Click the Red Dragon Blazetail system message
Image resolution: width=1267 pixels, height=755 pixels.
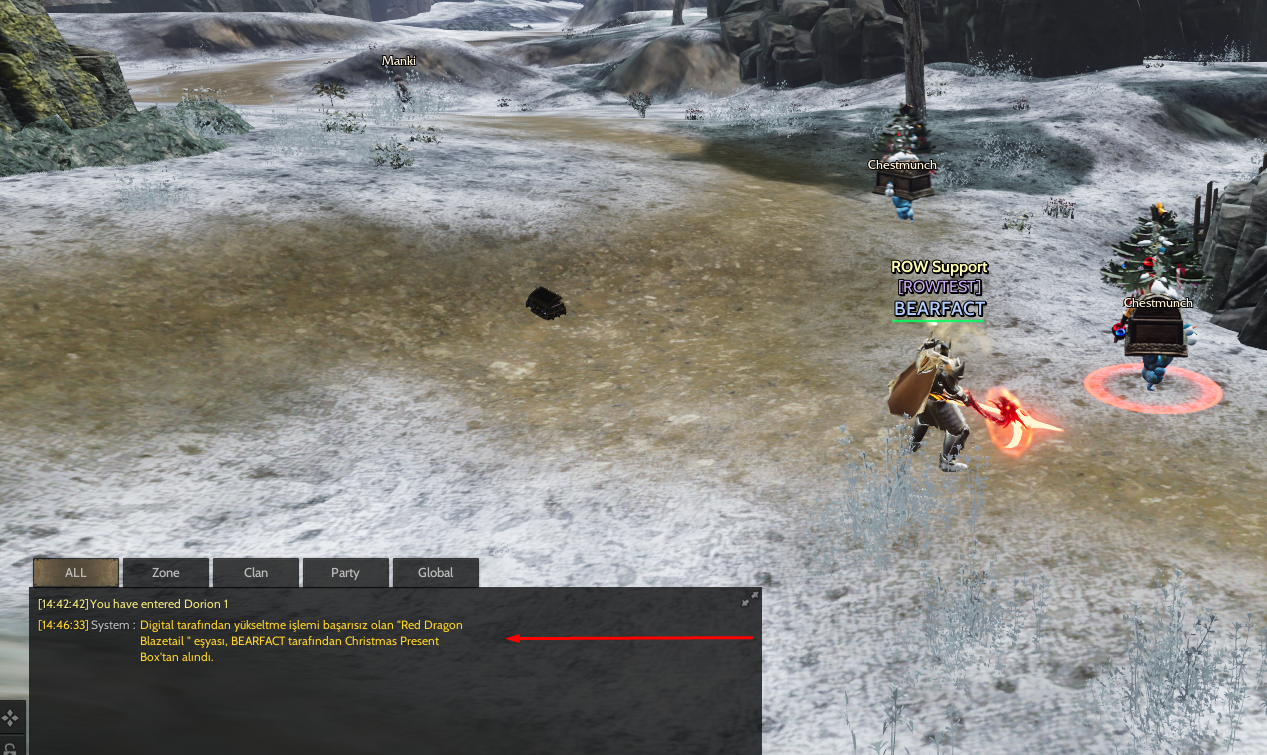(300, 641)
